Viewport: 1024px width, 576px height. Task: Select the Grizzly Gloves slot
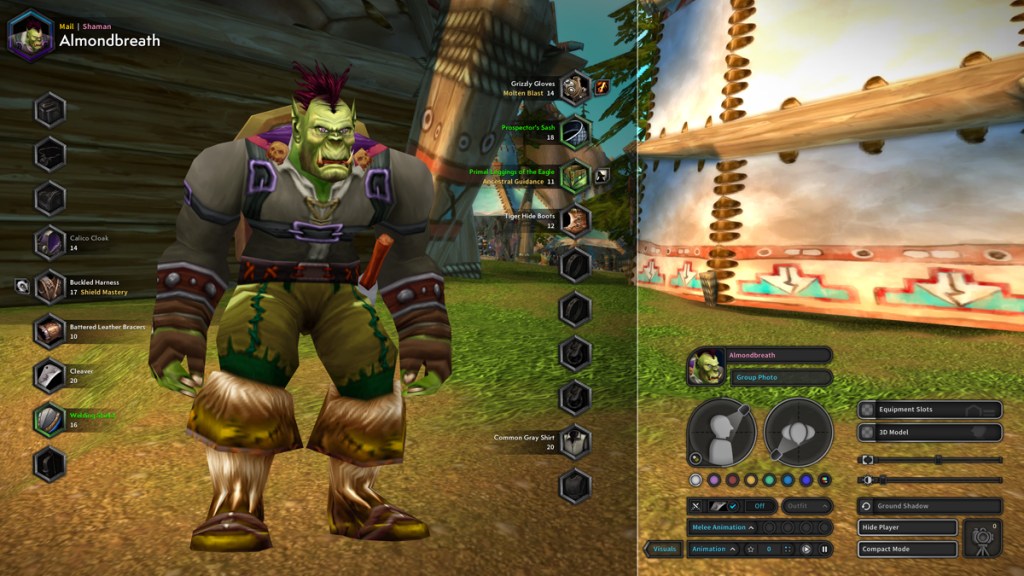(574, 87)
